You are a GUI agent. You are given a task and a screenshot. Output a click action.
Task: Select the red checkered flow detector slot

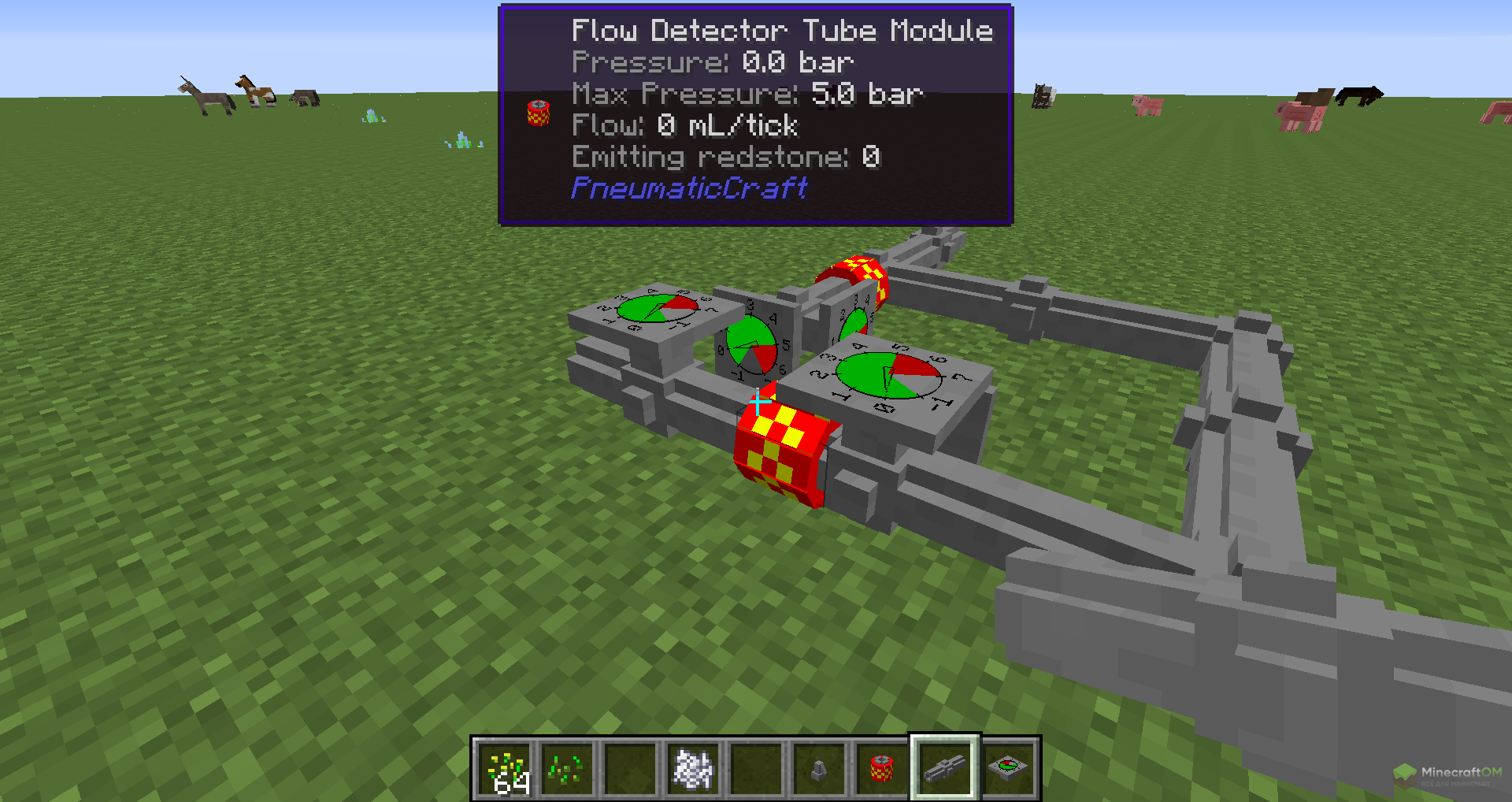click(882, 769)
